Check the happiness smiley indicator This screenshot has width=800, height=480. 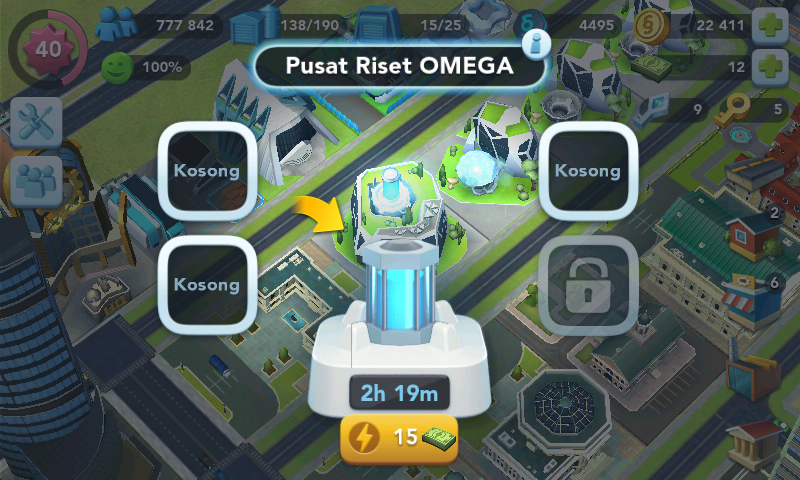pyautogui.click(x=118, y=68)
